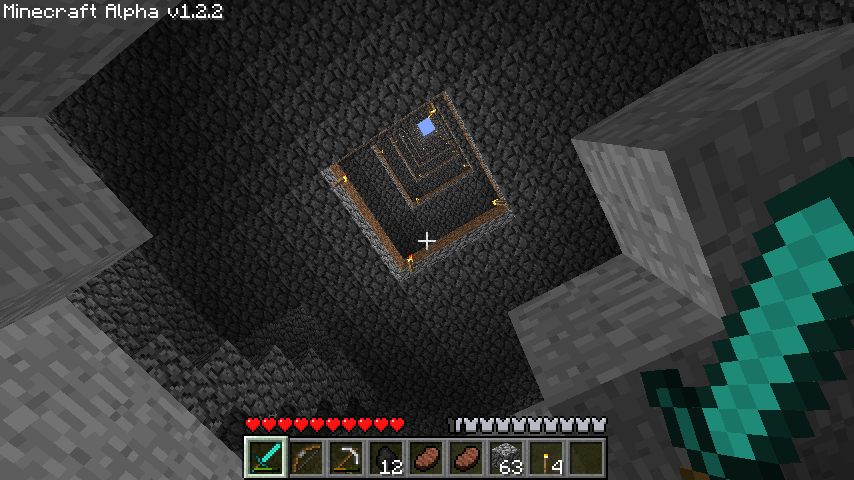The image size is (854, 480).
Task: Select the coal stack of 12
Action: click(386, 457)
